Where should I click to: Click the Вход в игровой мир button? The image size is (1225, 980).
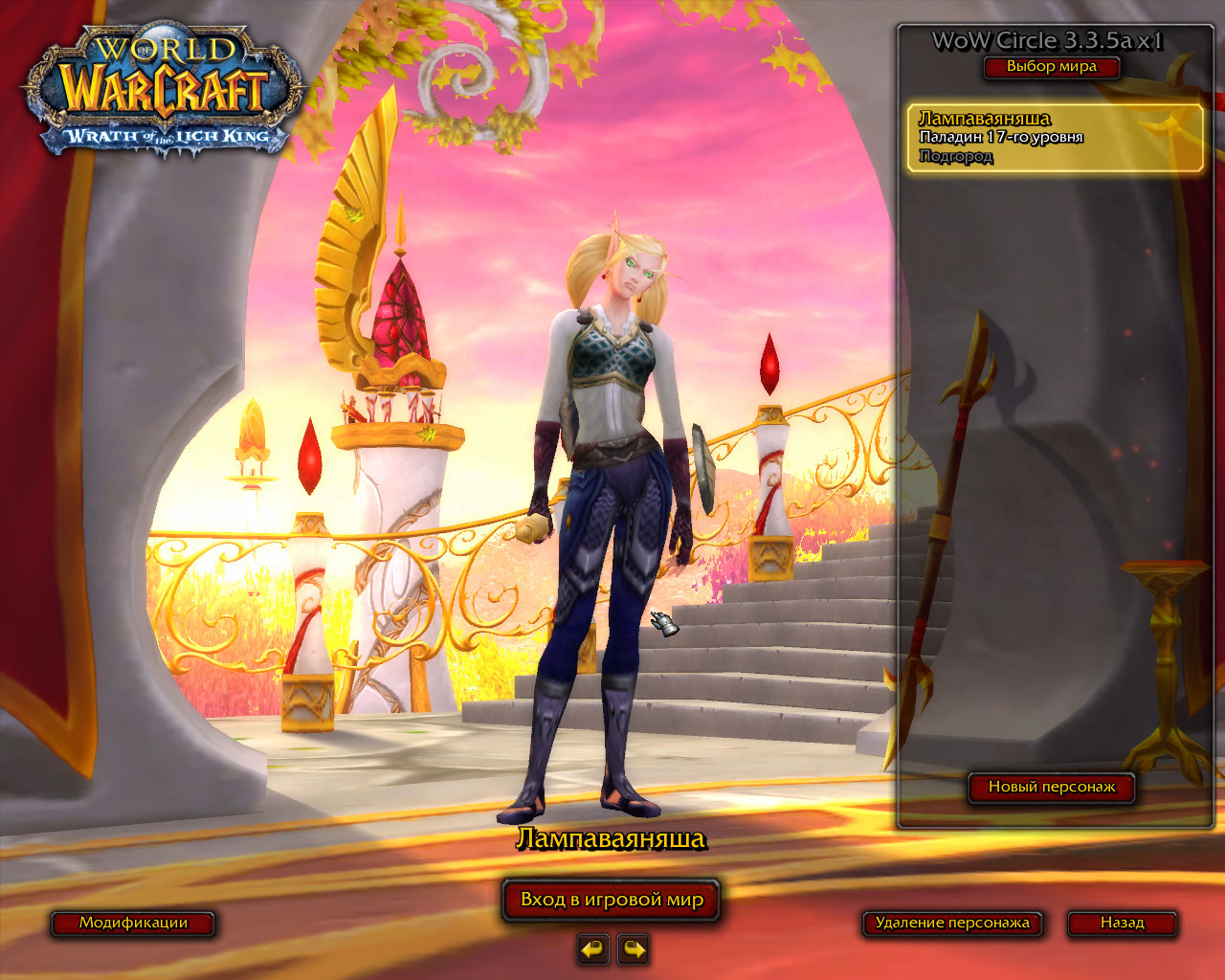point(612,901)
